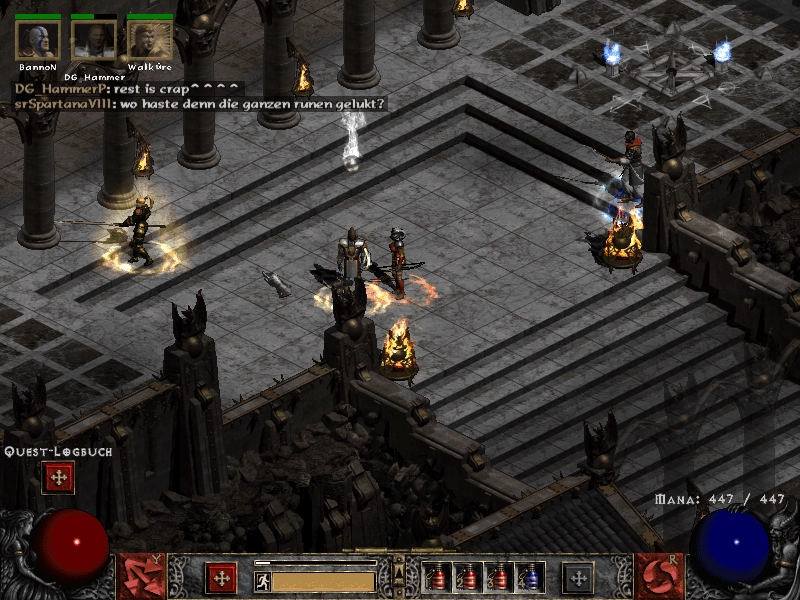Use the blue mana potion in belt
This screenshot has width=800, height=600.
(528, 577)
